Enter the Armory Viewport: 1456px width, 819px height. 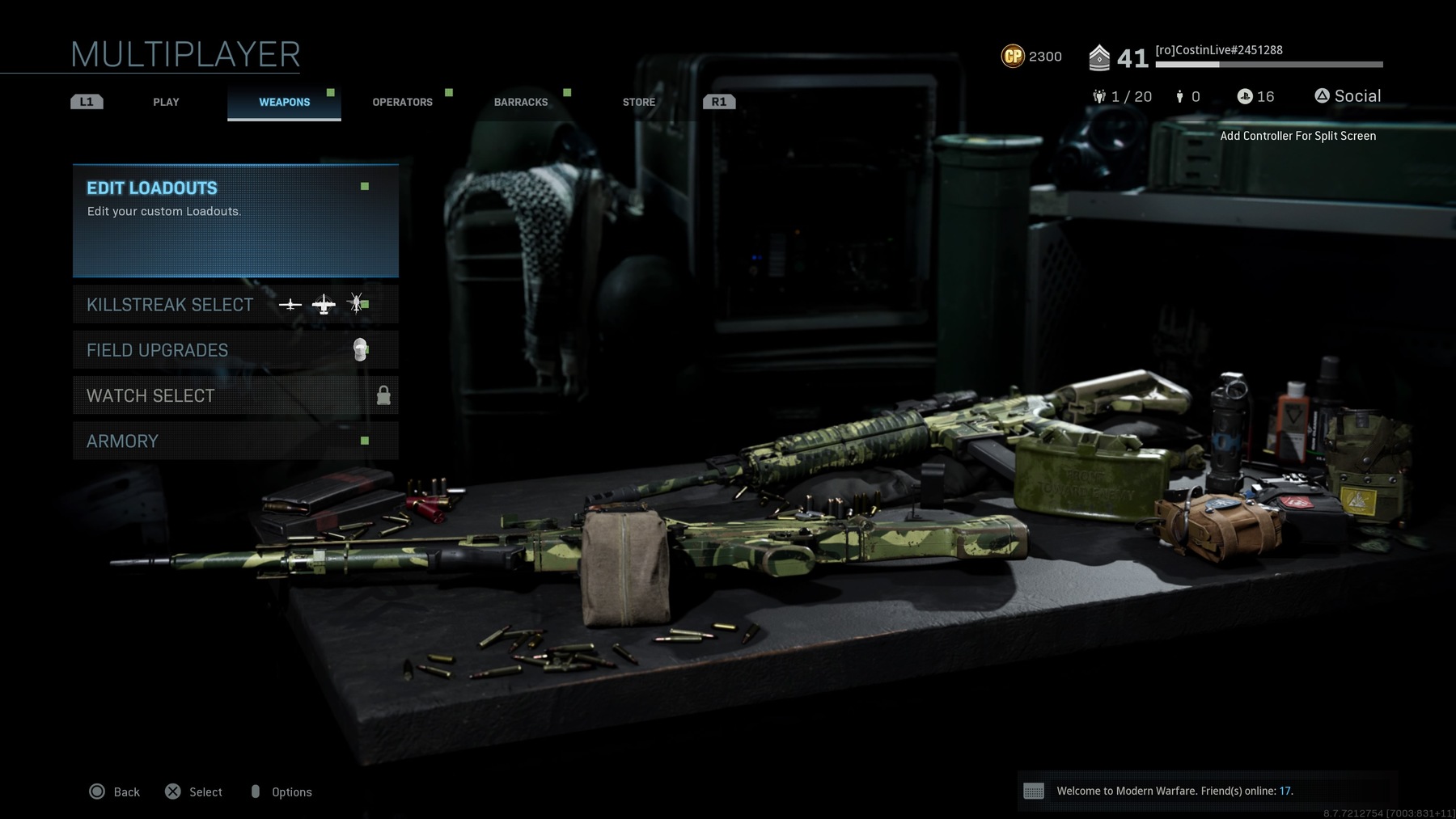(235, 441)
